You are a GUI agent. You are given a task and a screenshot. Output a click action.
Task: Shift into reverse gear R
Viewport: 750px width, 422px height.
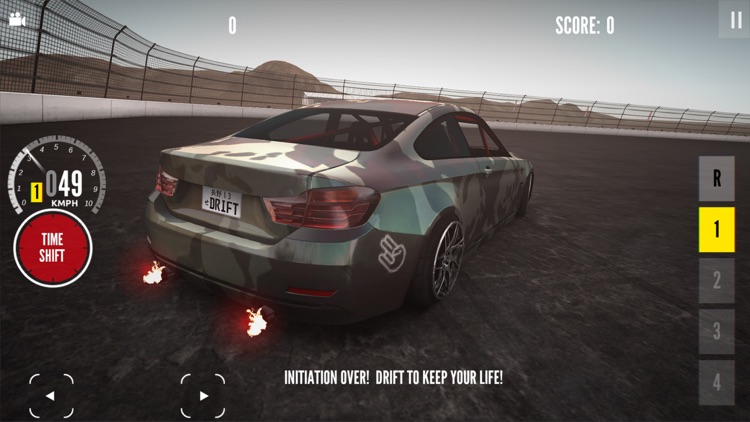coord(716,179)
